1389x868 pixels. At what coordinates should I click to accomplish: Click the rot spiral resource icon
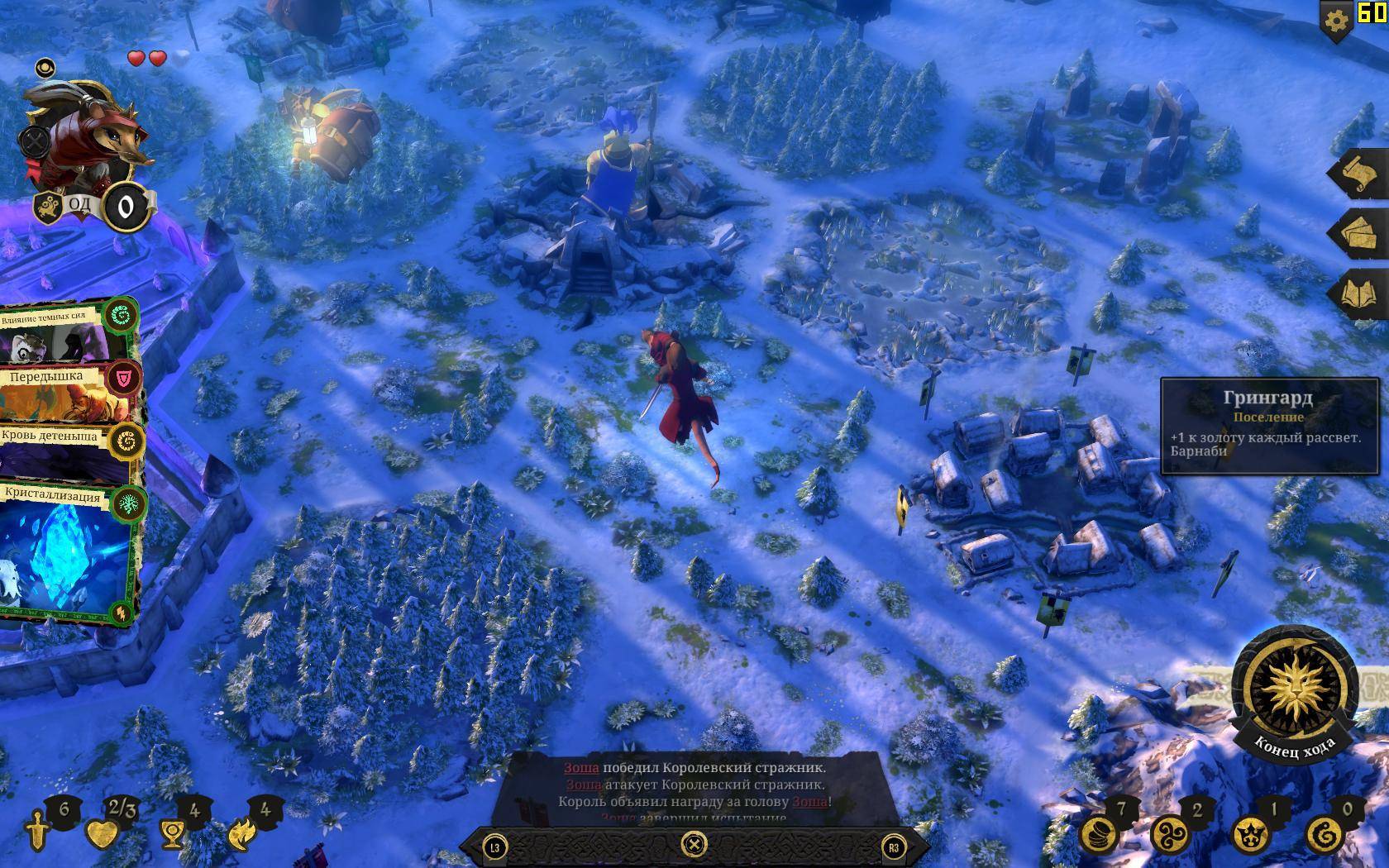pyautogui.click(x=1324, y=834)
